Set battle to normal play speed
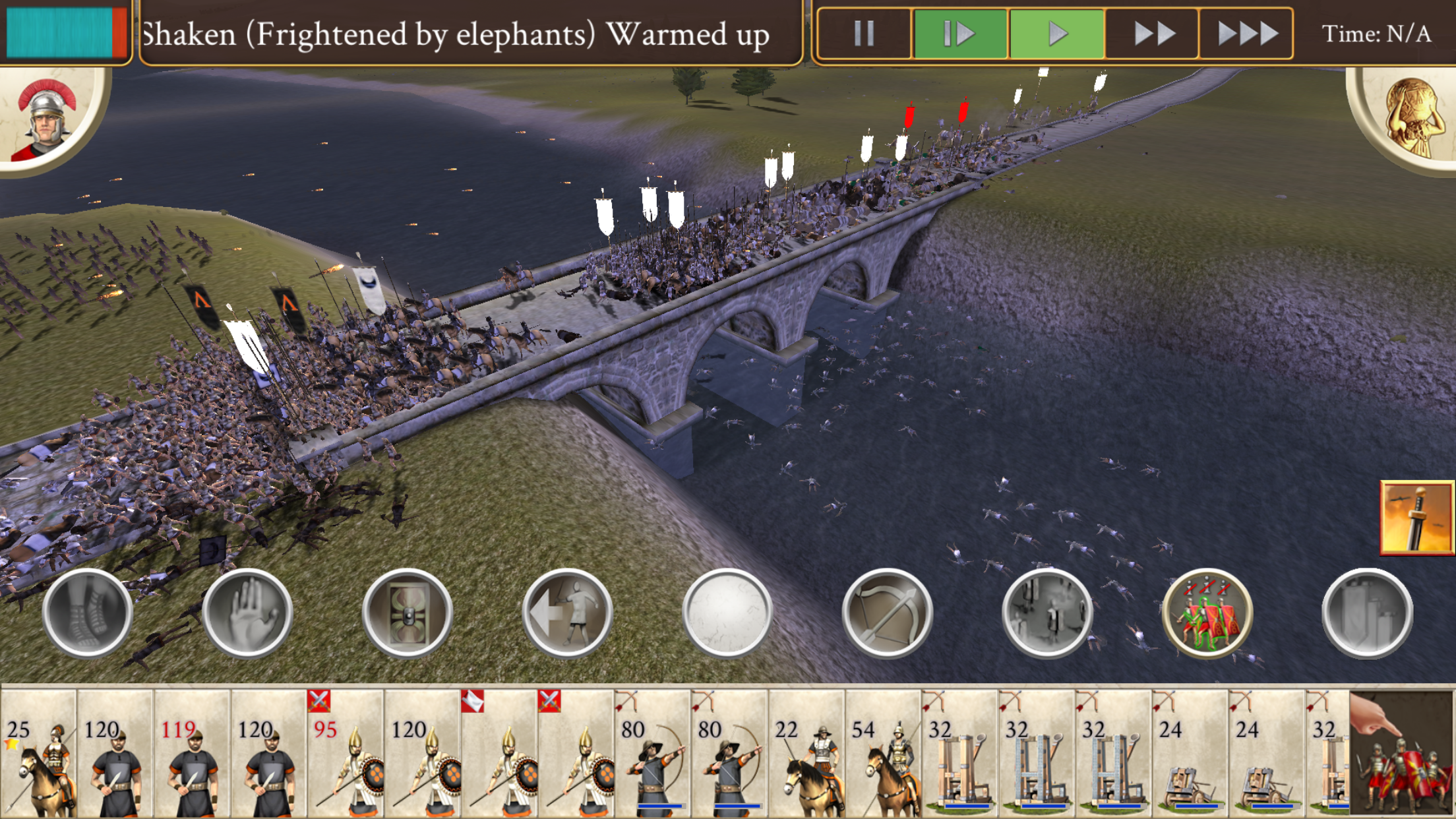1456x819 pixels. pyautogui.click(x=1056, y=33)
